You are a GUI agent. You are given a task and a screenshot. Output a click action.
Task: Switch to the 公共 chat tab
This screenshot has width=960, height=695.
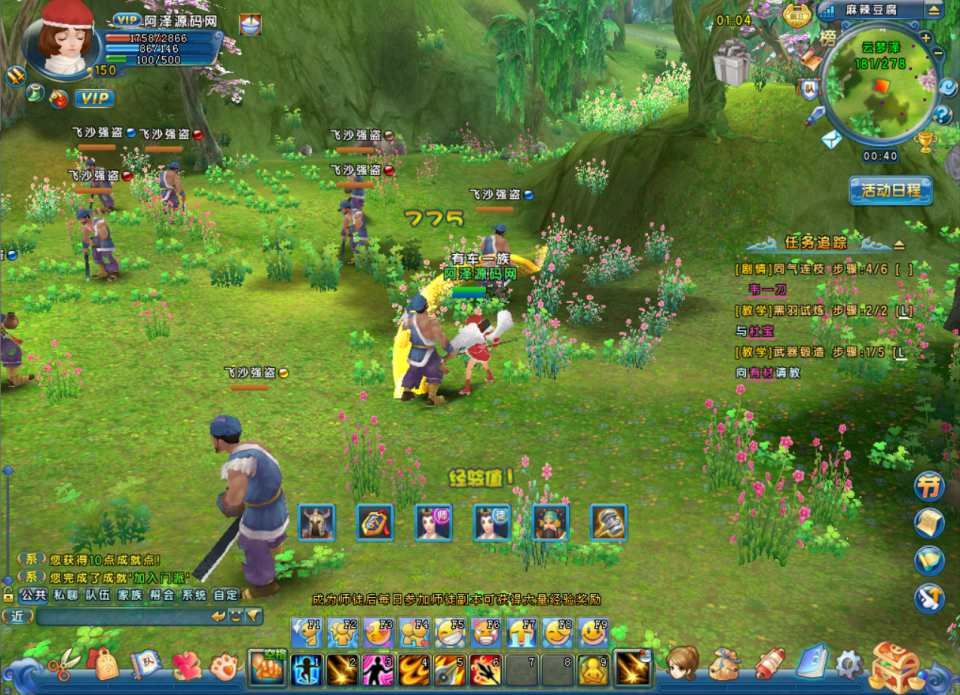point(34,594)
